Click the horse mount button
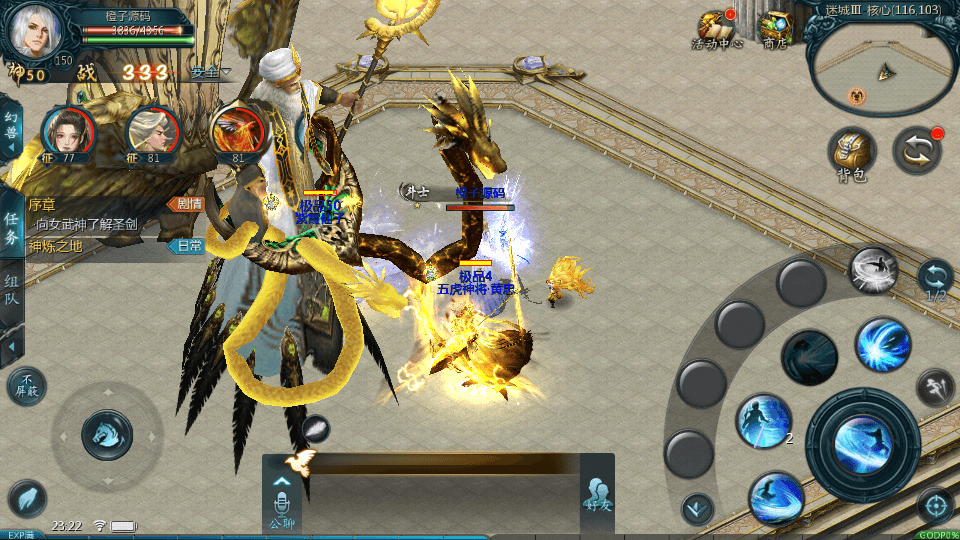 (106, 435)
